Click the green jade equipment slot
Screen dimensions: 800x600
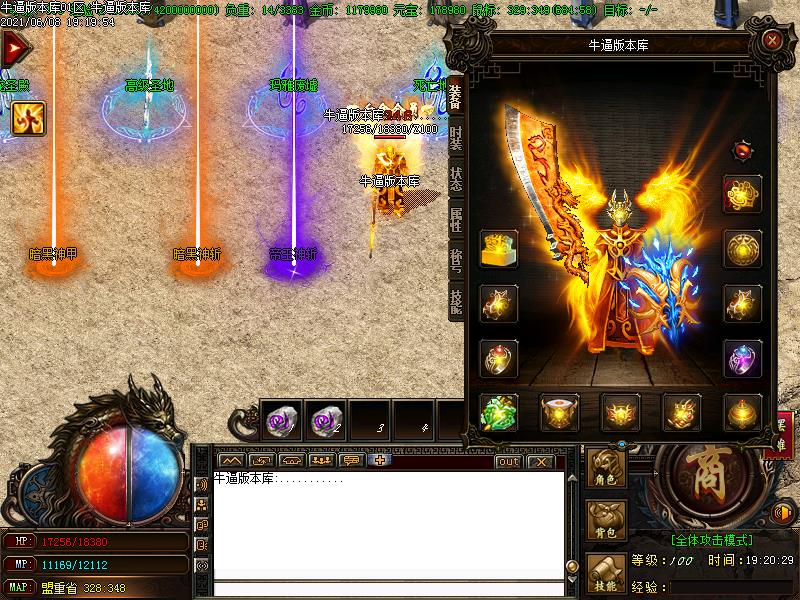point(499,411)
